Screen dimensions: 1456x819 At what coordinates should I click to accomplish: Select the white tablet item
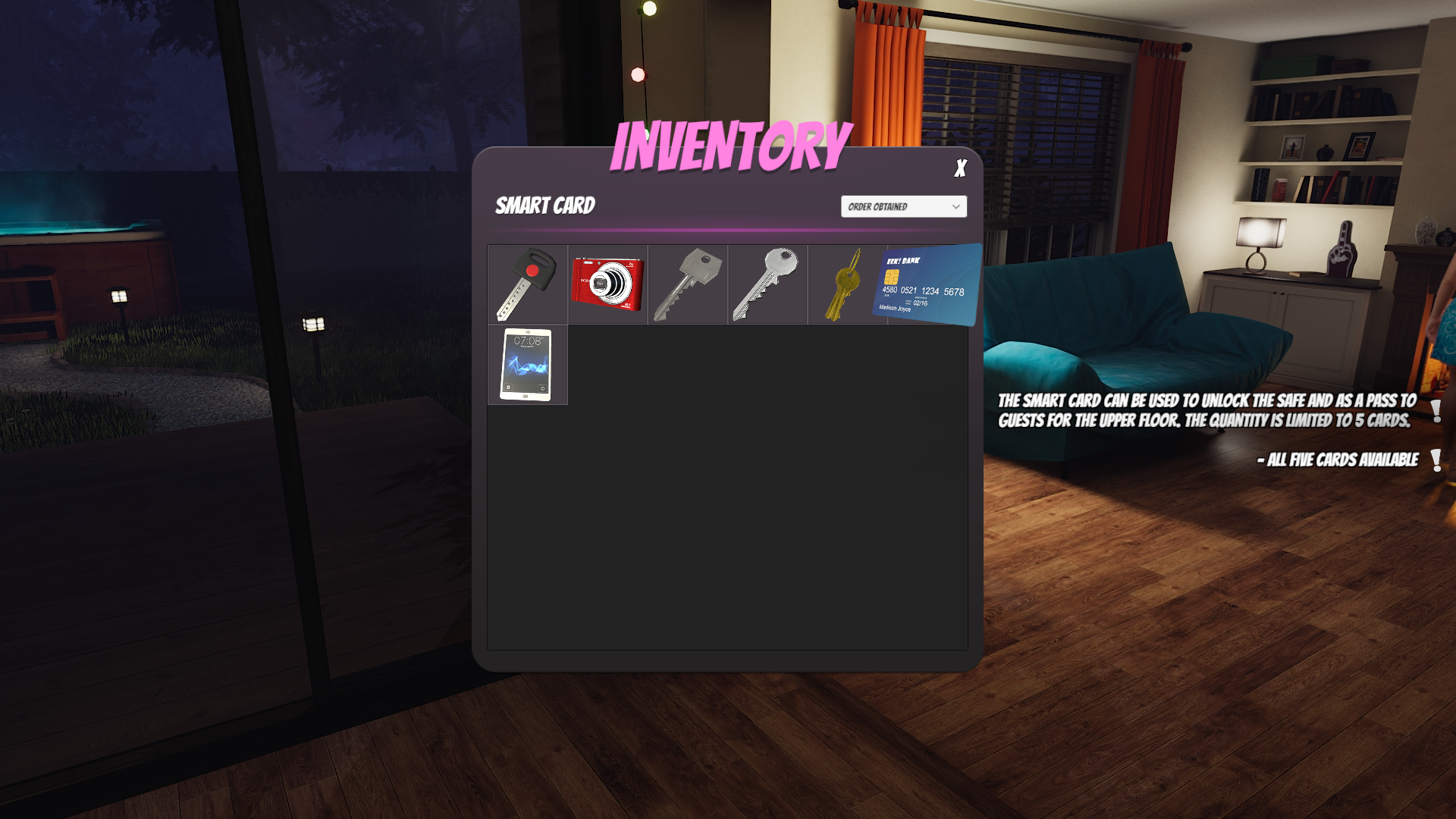click(526, 365)
